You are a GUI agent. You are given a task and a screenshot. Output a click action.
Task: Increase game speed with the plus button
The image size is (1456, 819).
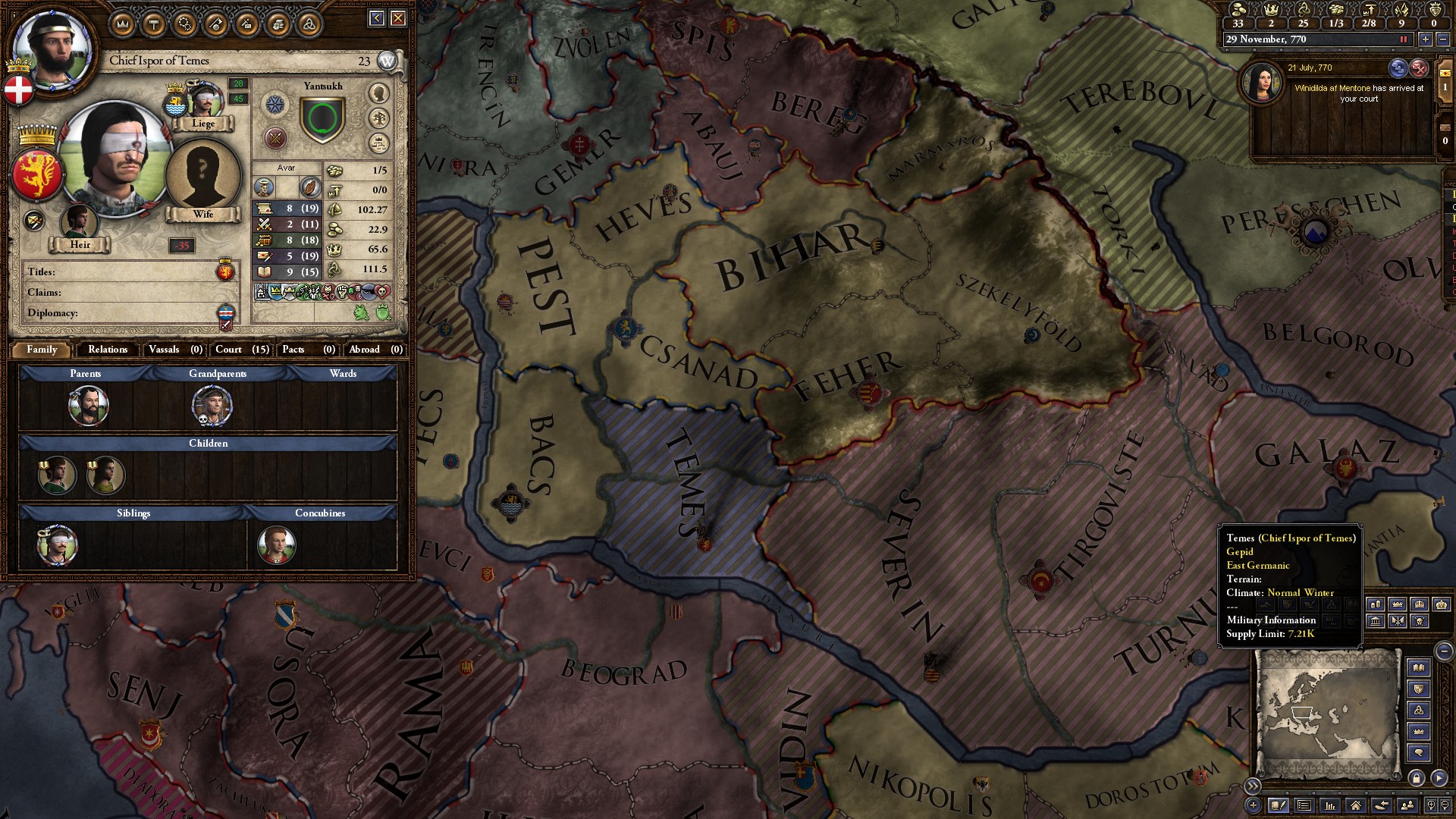[x=1426, y=39]
